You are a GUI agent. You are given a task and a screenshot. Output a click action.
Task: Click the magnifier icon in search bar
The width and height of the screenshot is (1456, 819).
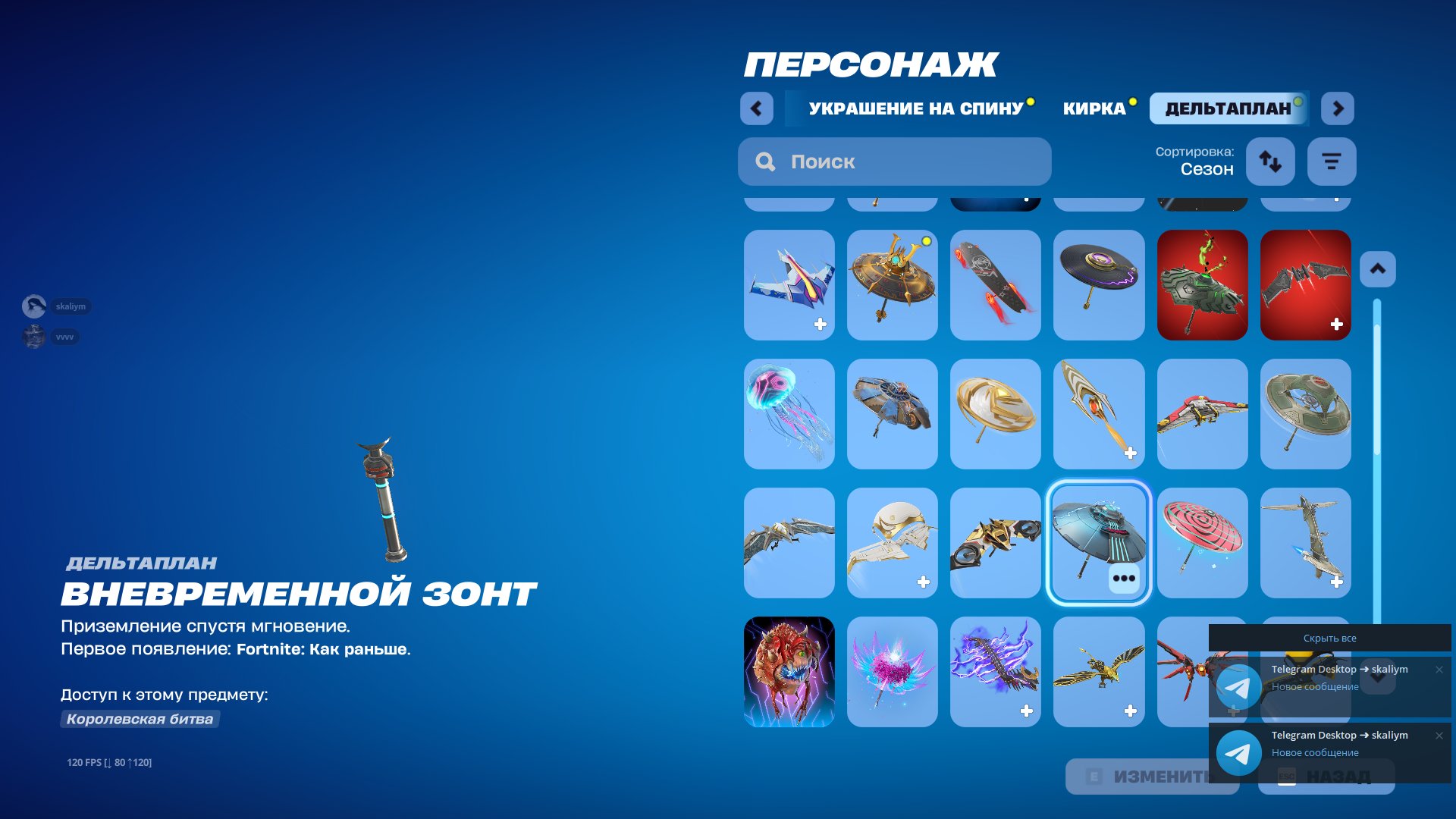pyautogui.click(x=764, y=162)
